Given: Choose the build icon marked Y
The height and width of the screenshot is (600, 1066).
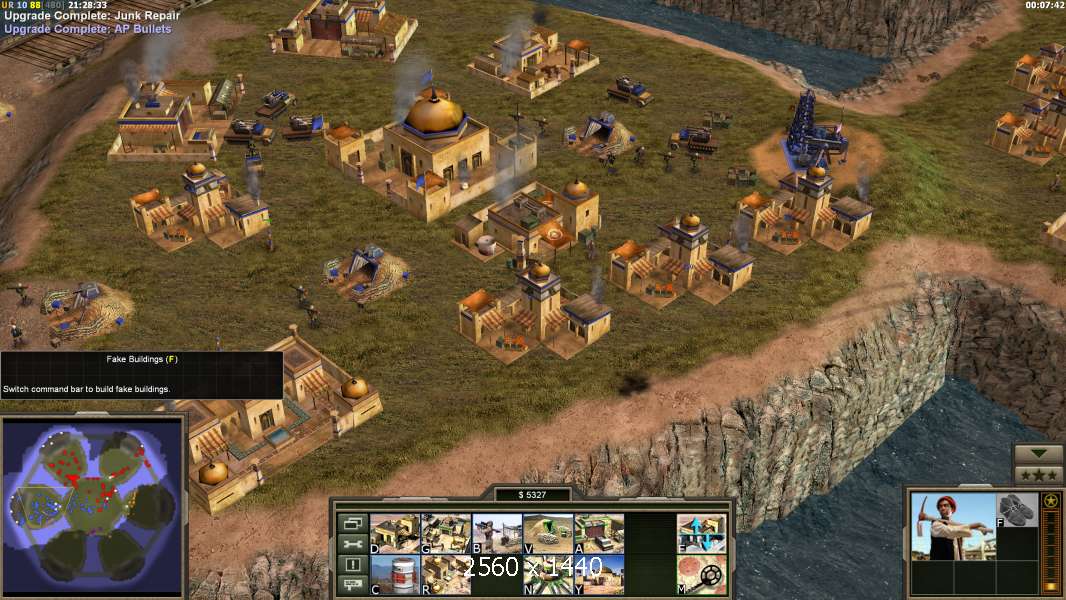Looking at the screenshot, I should 599,574.
